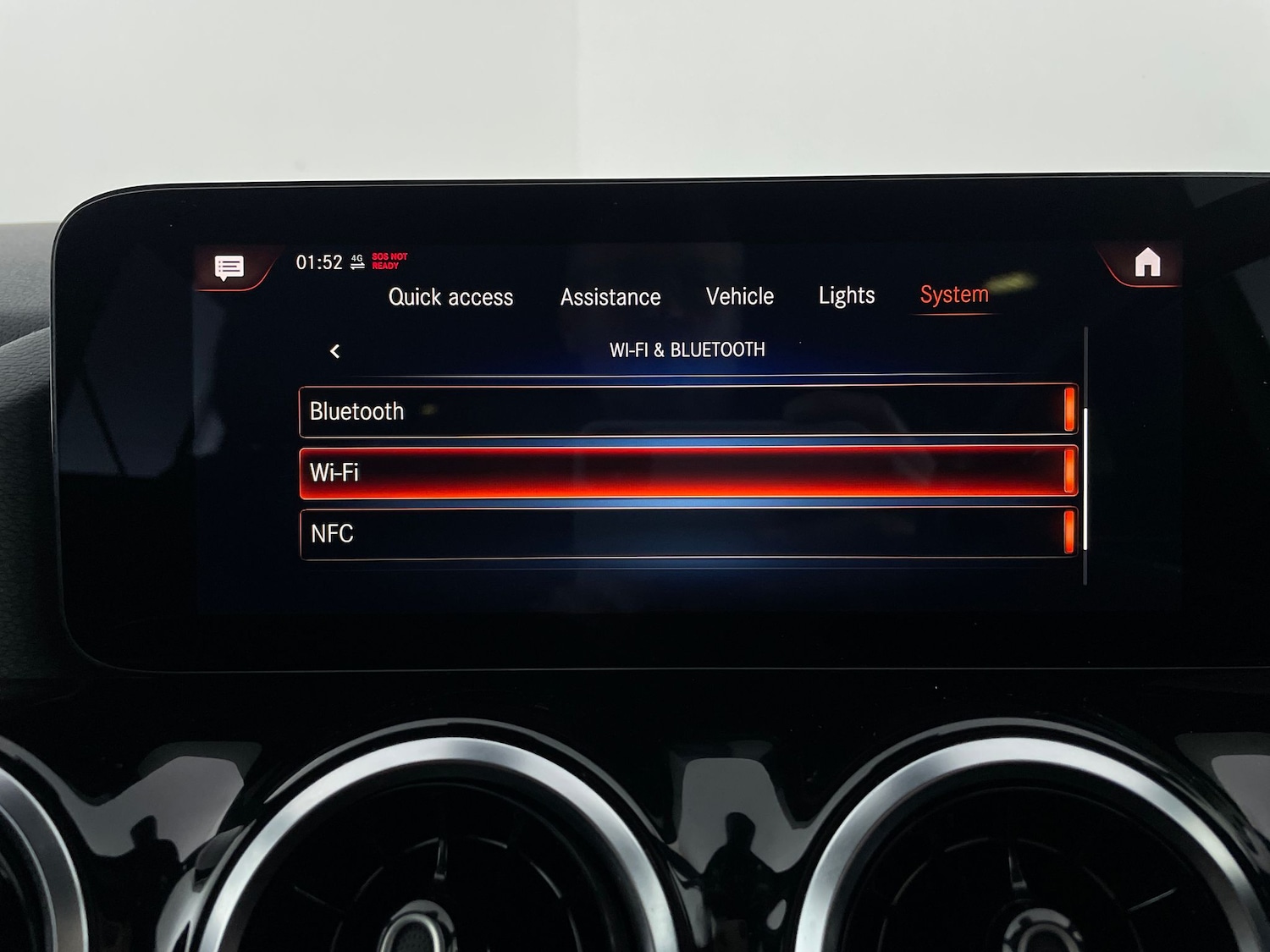
Task: Open the Lights tab
Action: tap(846, 296)
